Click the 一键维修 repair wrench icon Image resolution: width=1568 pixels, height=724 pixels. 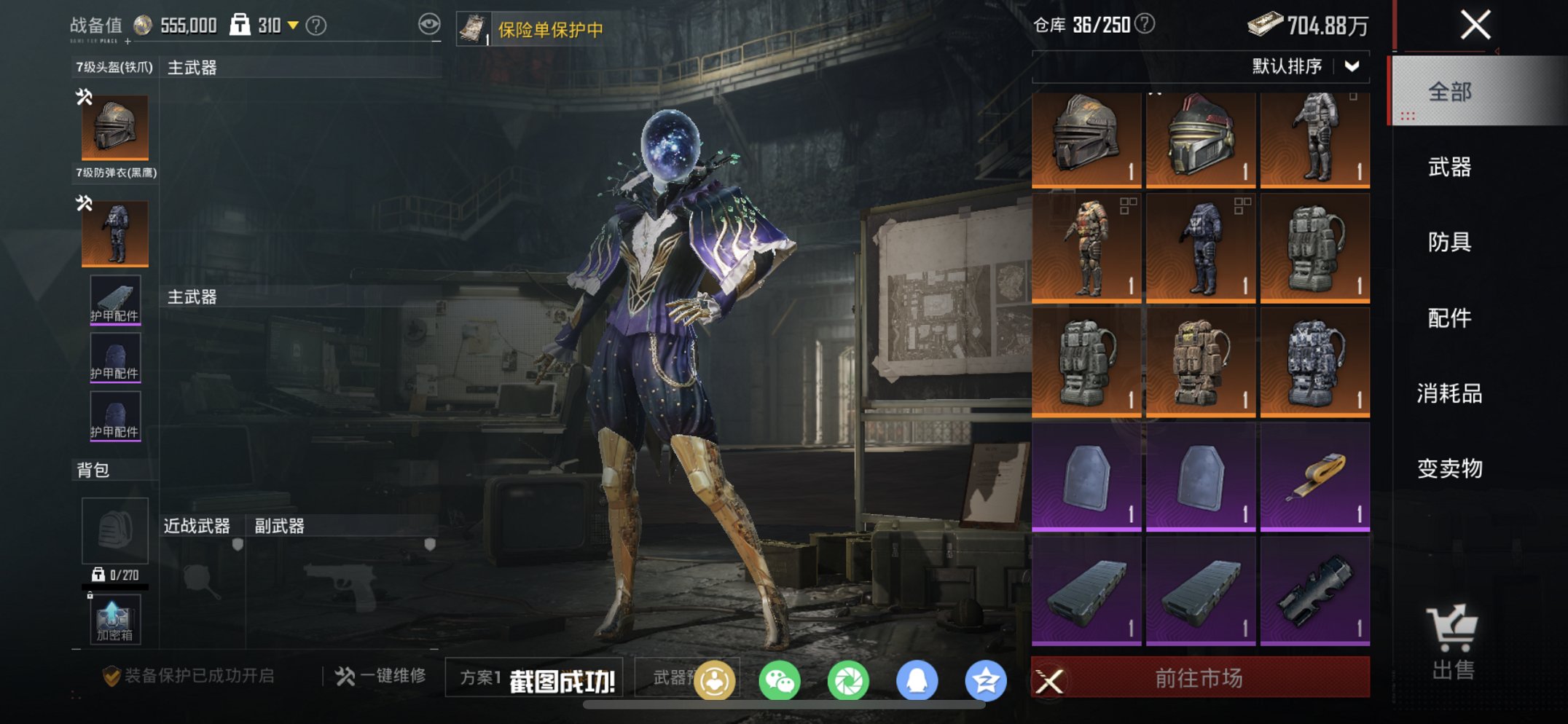point(344,677)
